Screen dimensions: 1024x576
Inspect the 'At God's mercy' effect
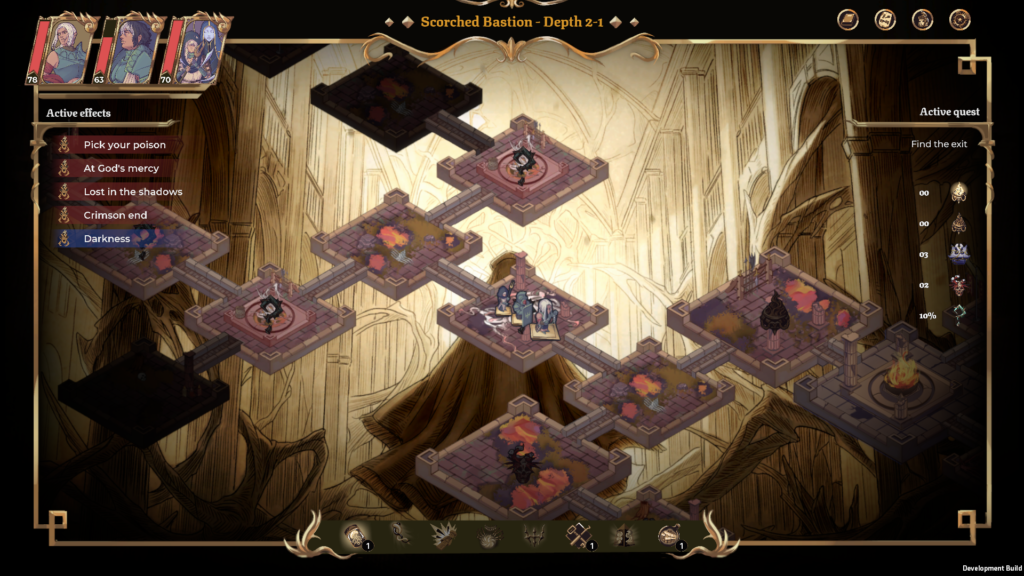(x=121, y=169)
